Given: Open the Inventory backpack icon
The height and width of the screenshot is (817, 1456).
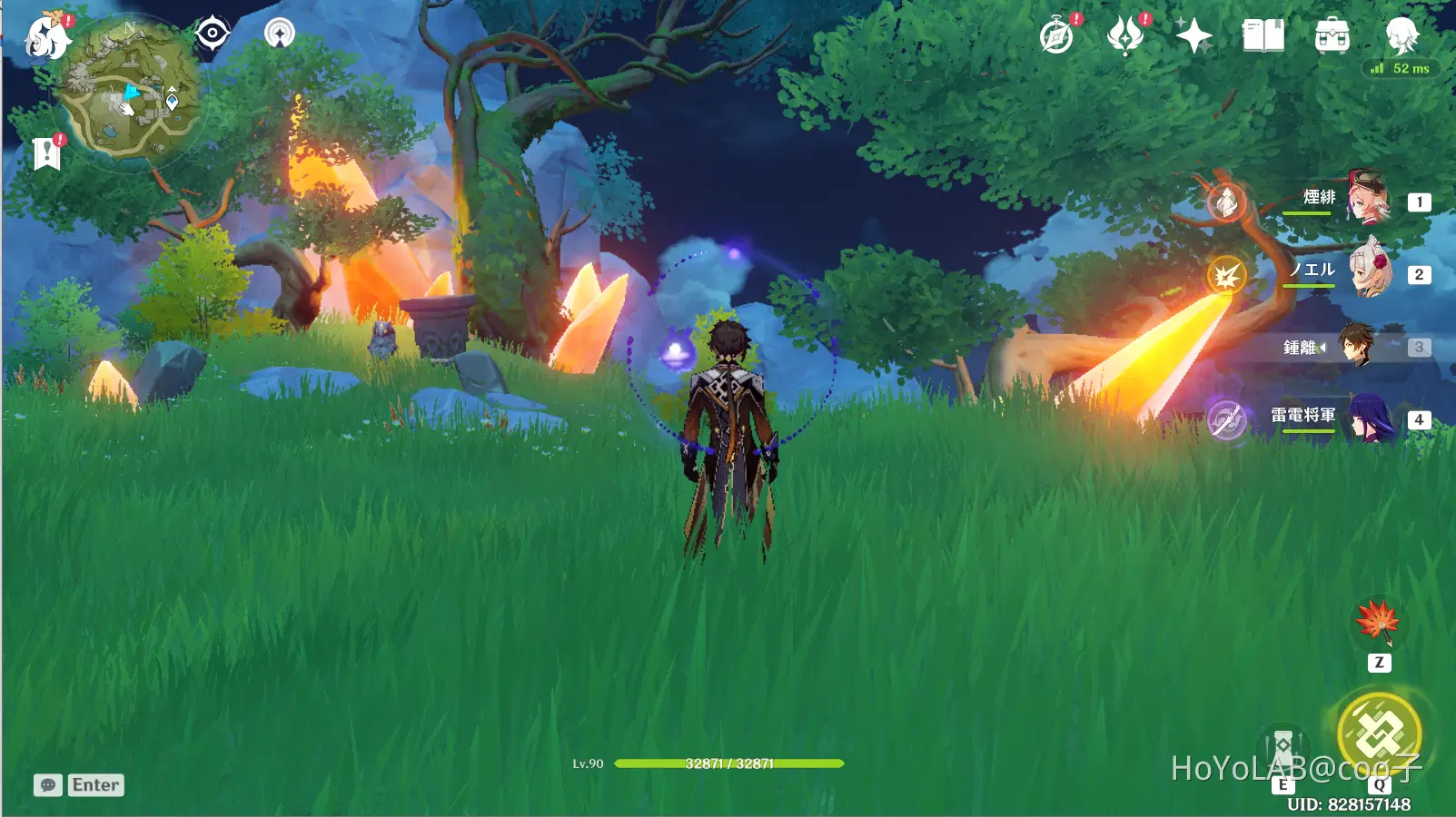Looking at the screenshot, I should (1332, 36).
